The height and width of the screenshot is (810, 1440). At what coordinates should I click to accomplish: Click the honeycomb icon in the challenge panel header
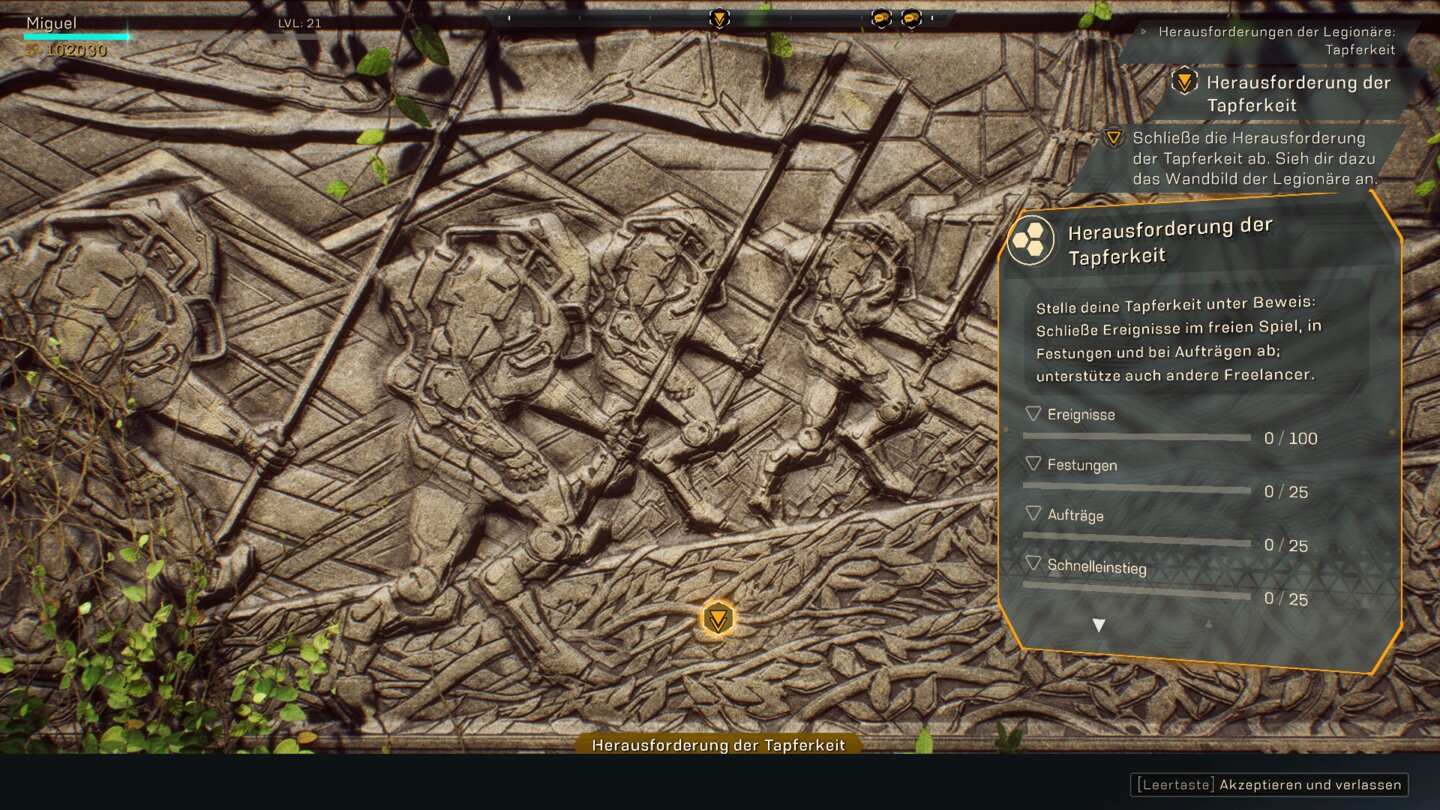click(1030, 241)
